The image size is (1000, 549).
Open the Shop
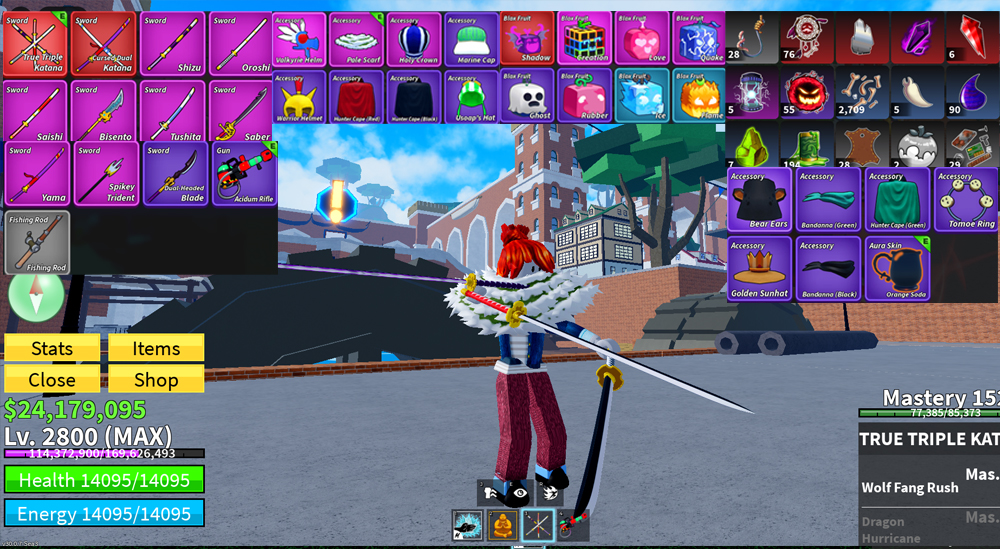(156, 379)
